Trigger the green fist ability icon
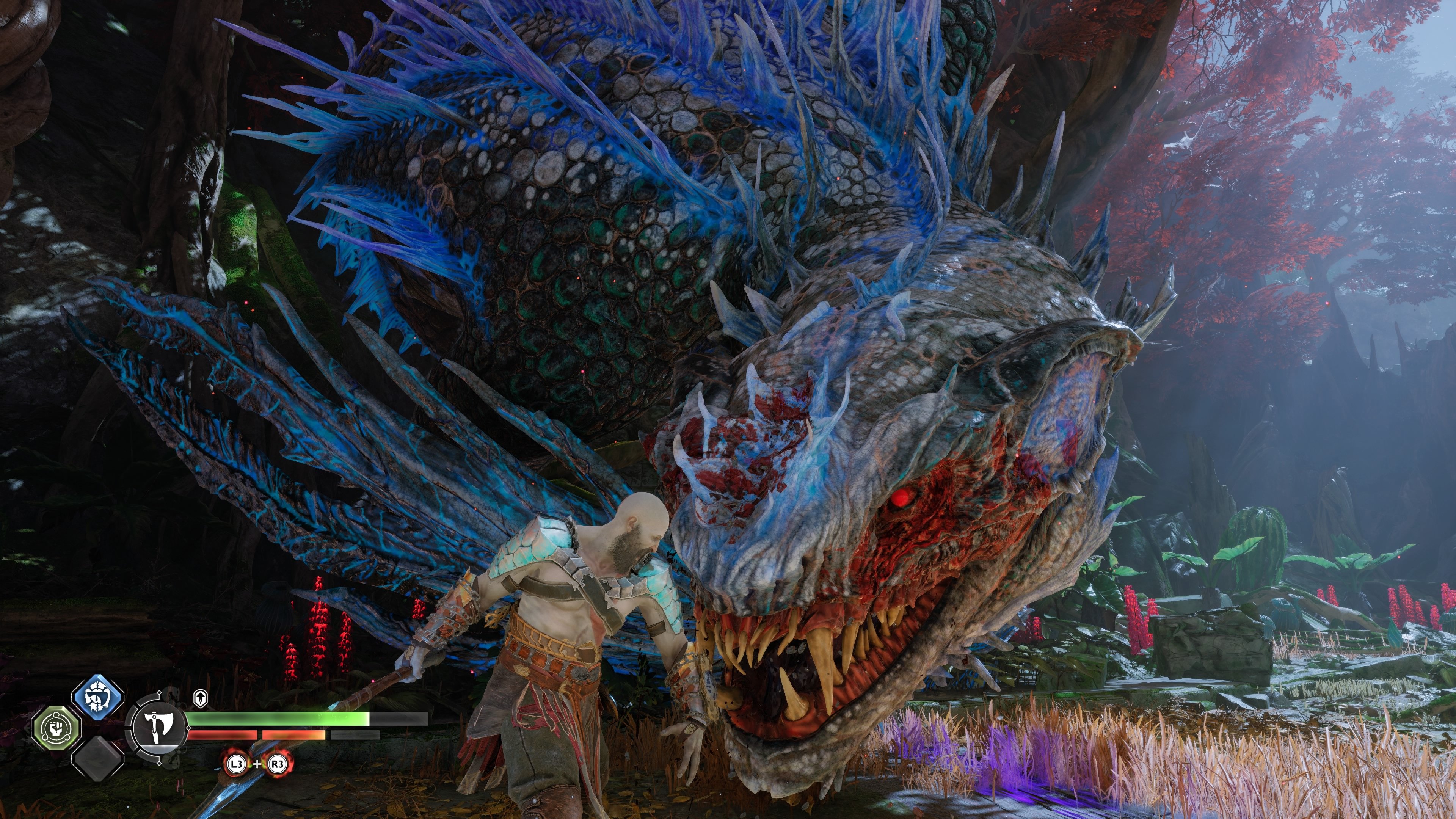Viewport: 1456px width, 819px height. (55, 728)
